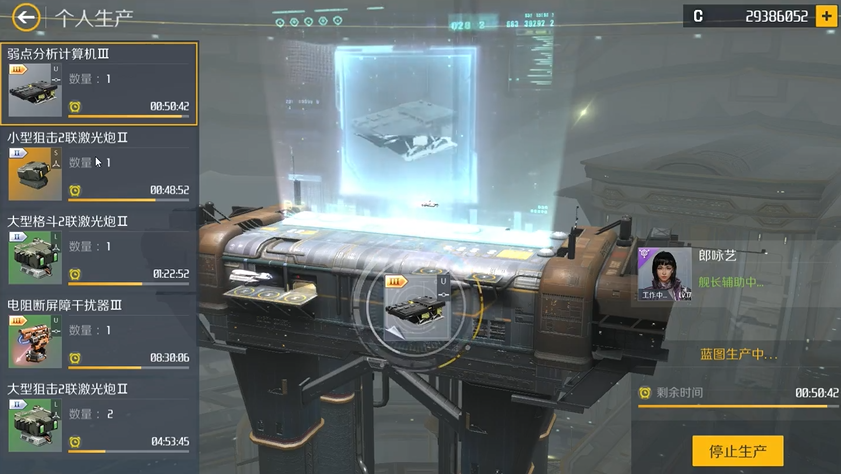
Task: Choose the 小型狙击2联激光炮II production entry
Action: pyautogui.click(x=99, y=167)
